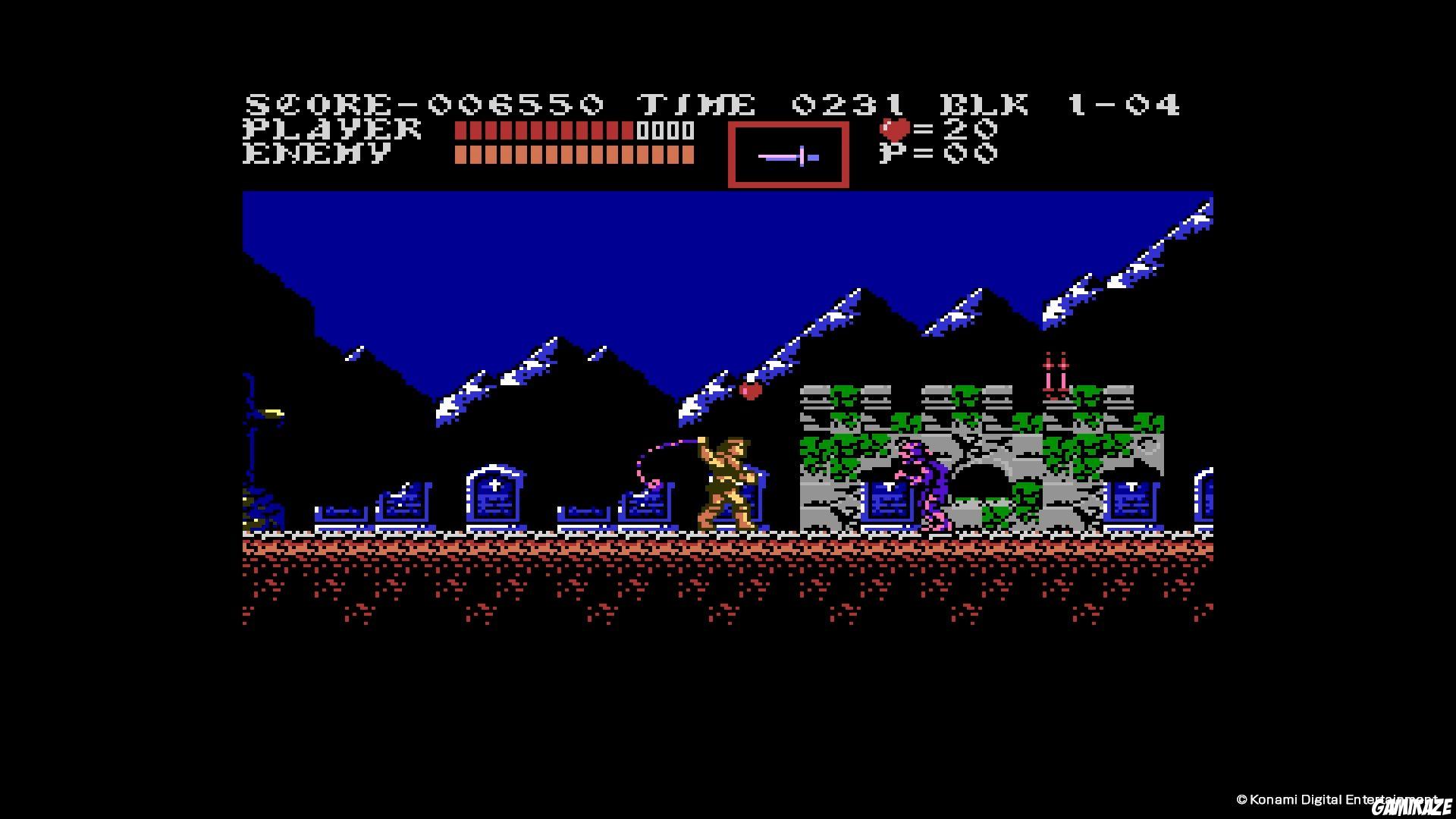The width and height of the screenshot is (1456, 819).
Task: Click the hanging lantern on the left post
Action: click(275, 413)
